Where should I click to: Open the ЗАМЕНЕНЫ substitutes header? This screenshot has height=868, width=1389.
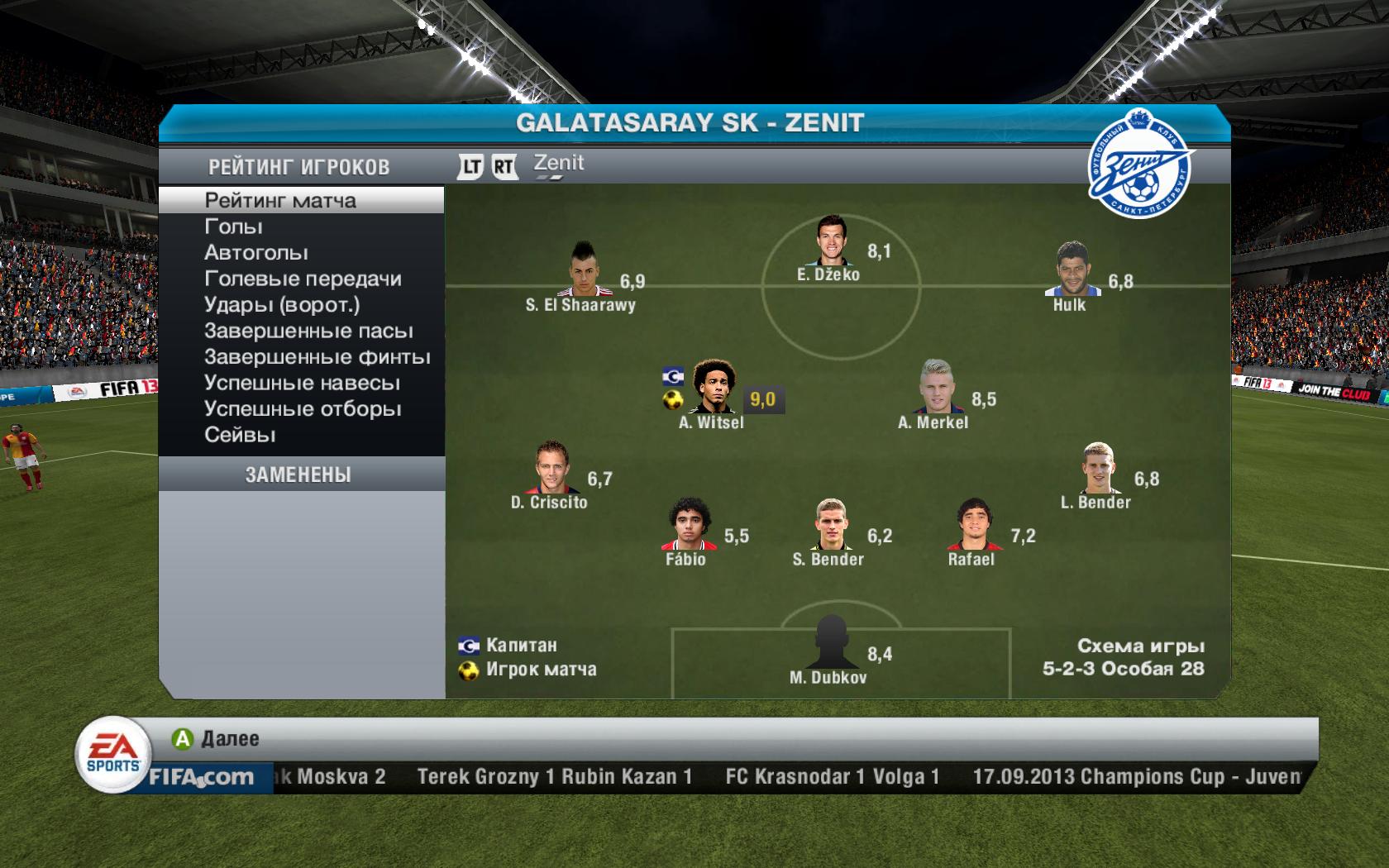coord(298,475)
